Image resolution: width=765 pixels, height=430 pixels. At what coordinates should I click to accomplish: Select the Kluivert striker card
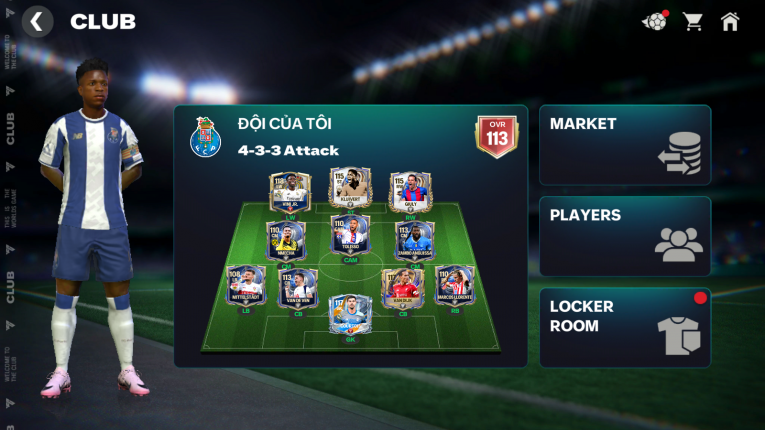click(x=350, y=188)
